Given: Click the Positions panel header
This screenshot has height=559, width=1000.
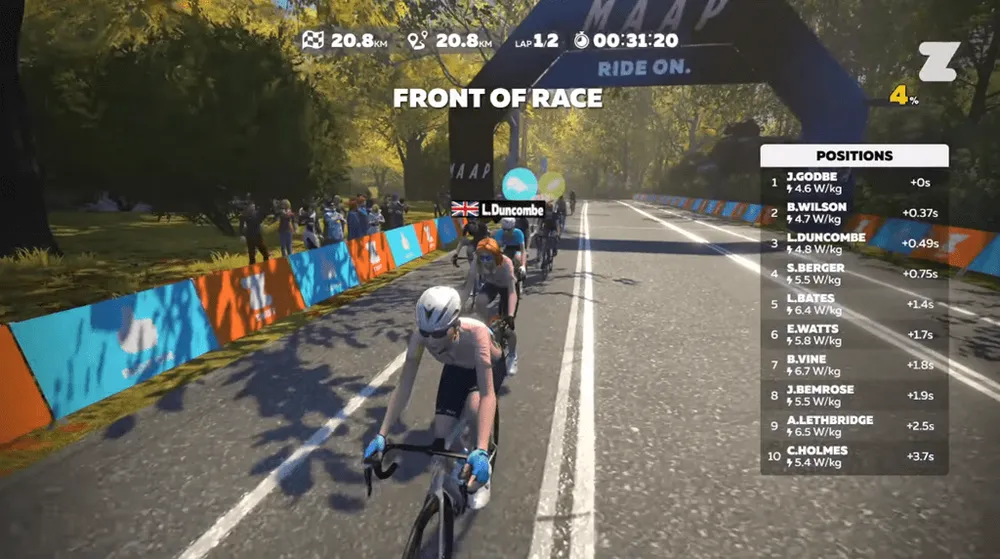Looking at the screenshot, I should 854,156.
